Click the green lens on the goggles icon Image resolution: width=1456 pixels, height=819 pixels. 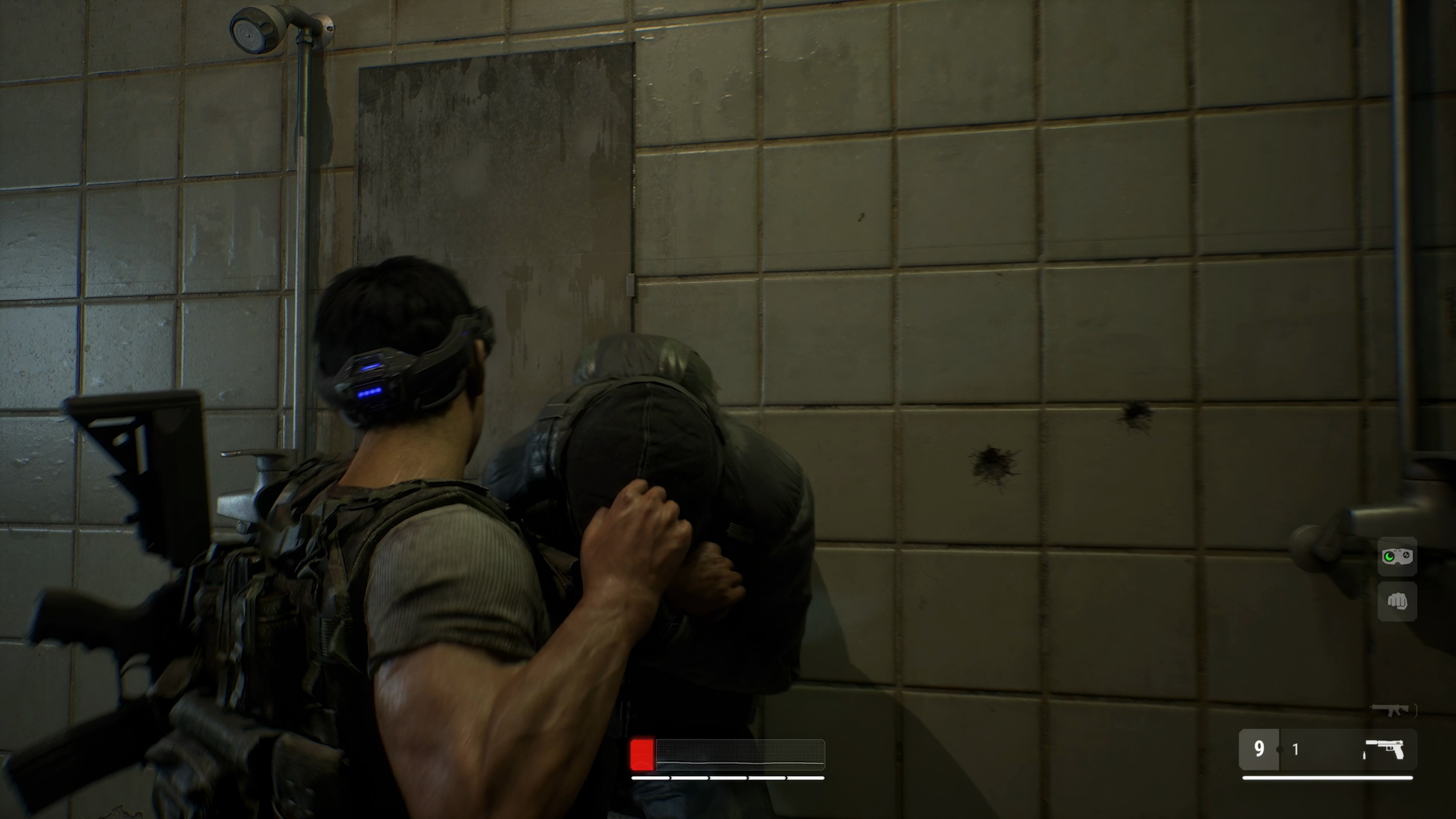(1389, 557)
